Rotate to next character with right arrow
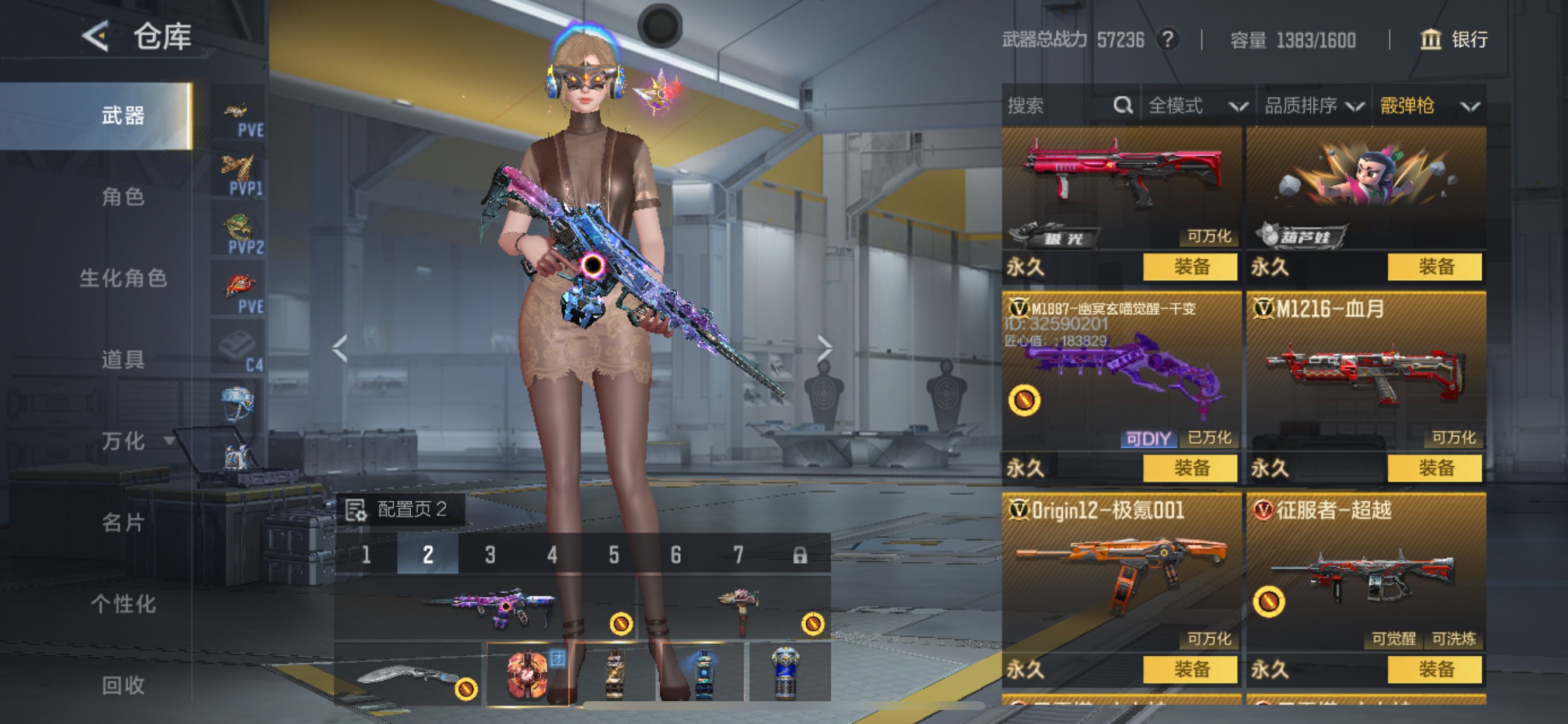Viewport: 1568px width, 724px height. 824,348
